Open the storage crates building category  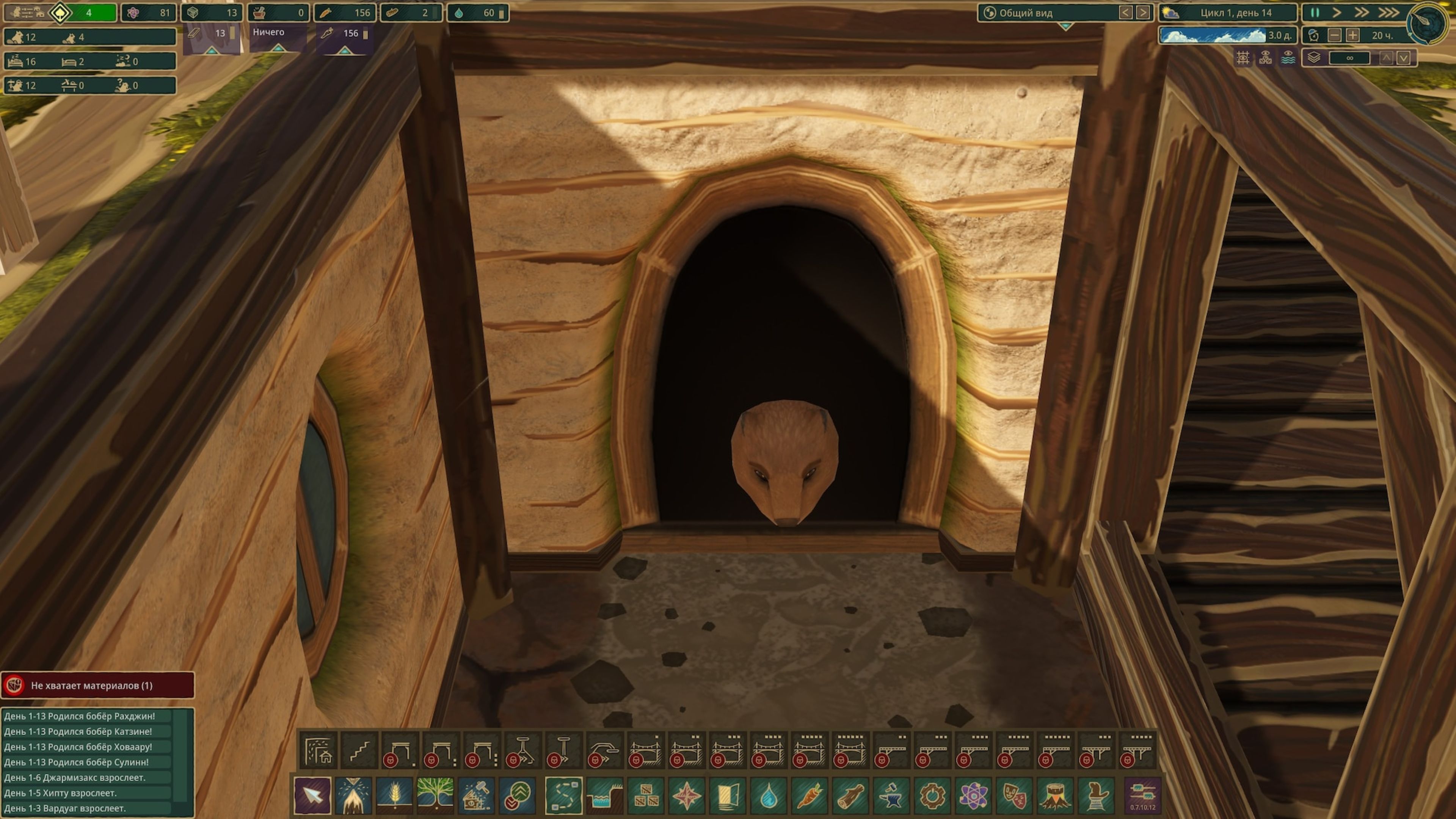click(x=645, y=795)
